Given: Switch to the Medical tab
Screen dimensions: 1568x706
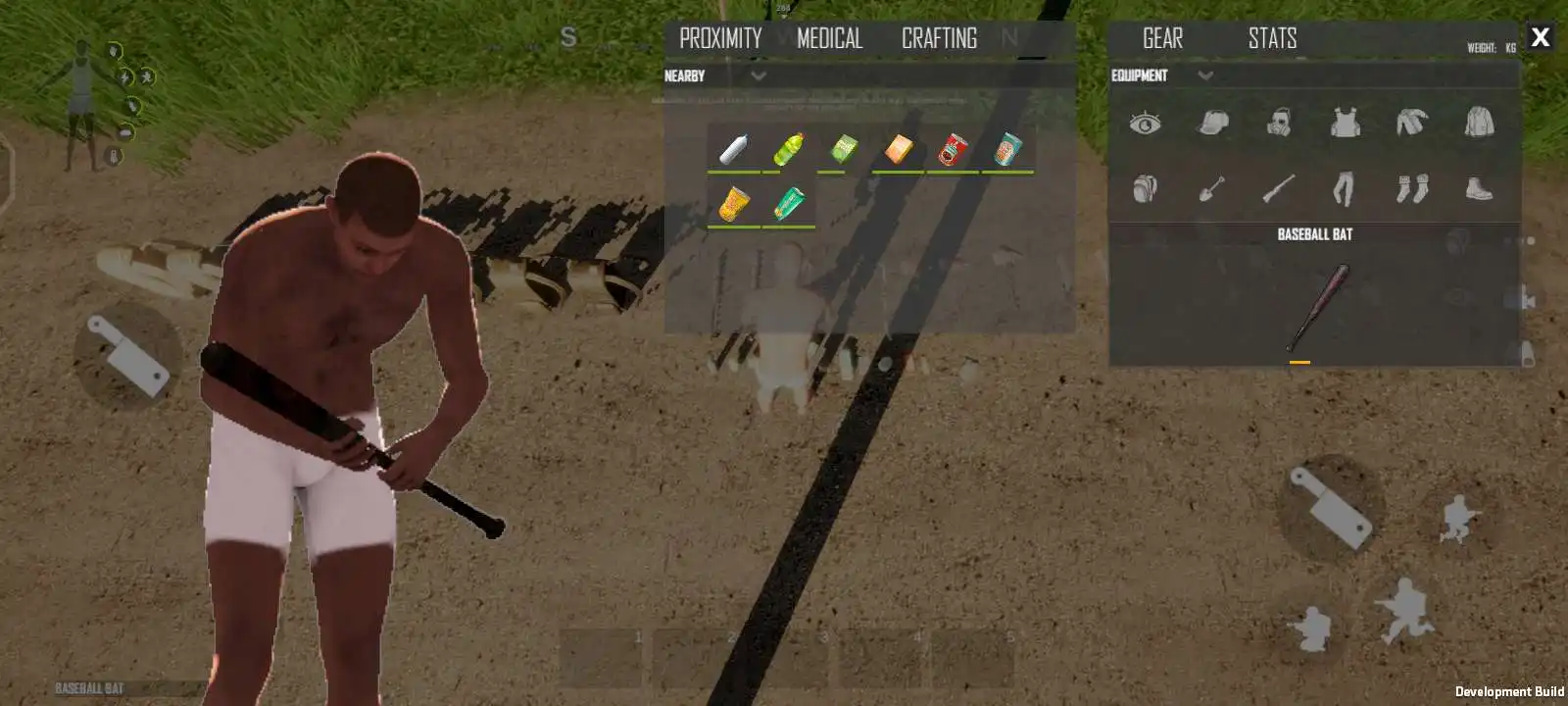Looking at the screenshot, I should pyautogui.click(x=829, y=38).
